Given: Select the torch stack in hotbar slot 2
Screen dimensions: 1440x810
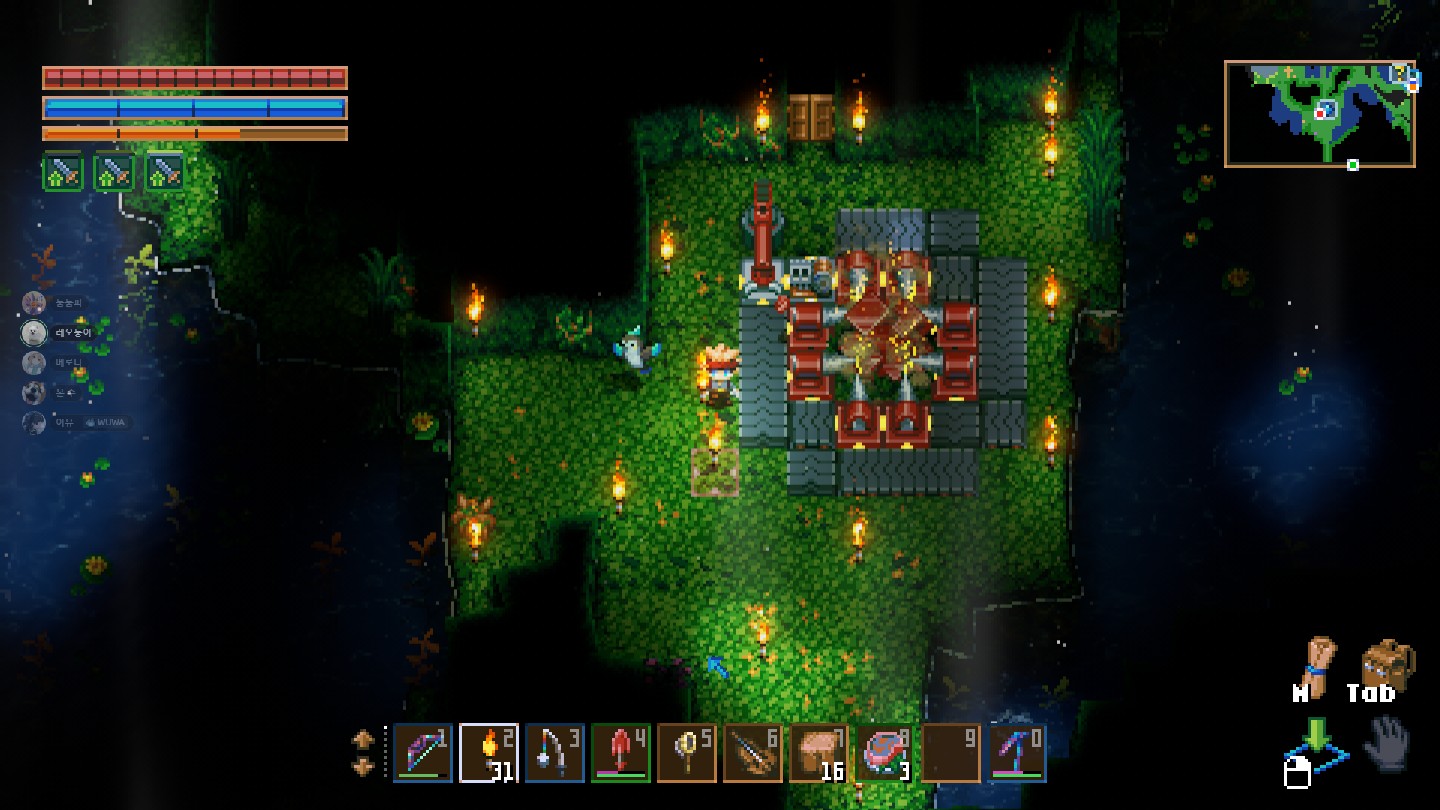Looking at the screenshot, I should [x=489, y=753].
